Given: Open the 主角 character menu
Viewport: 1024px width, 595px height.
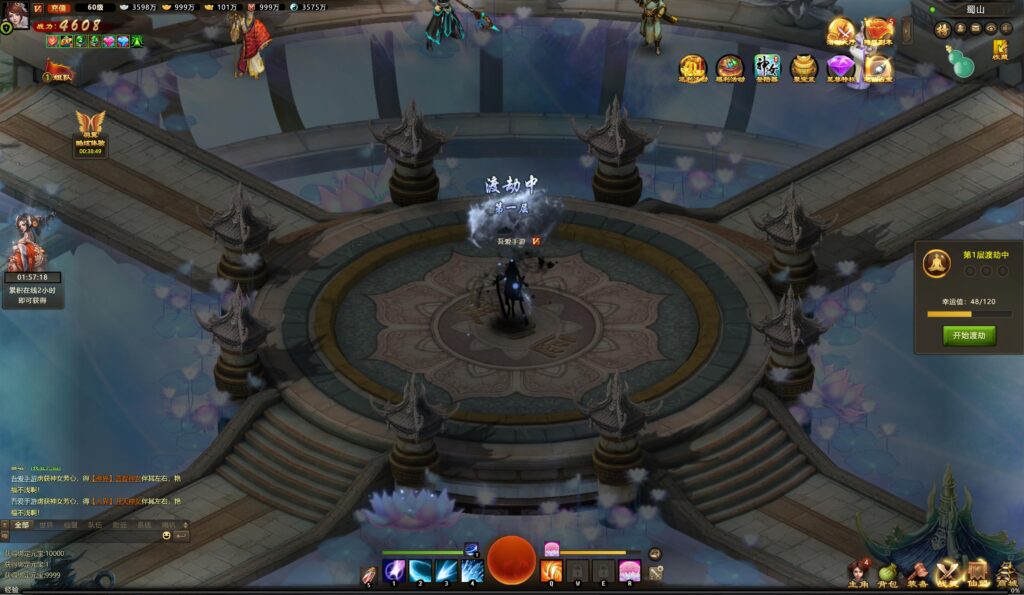Looking at the screenshot, I should (x=859, y=573).
